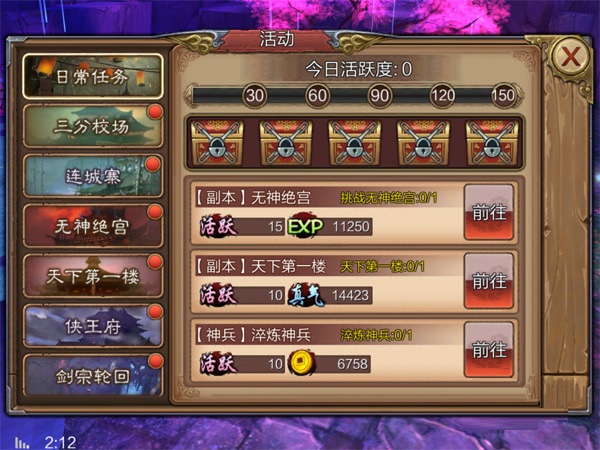Click 前往 for the 无神绝宫 dungeon quest

pos(489,212)
